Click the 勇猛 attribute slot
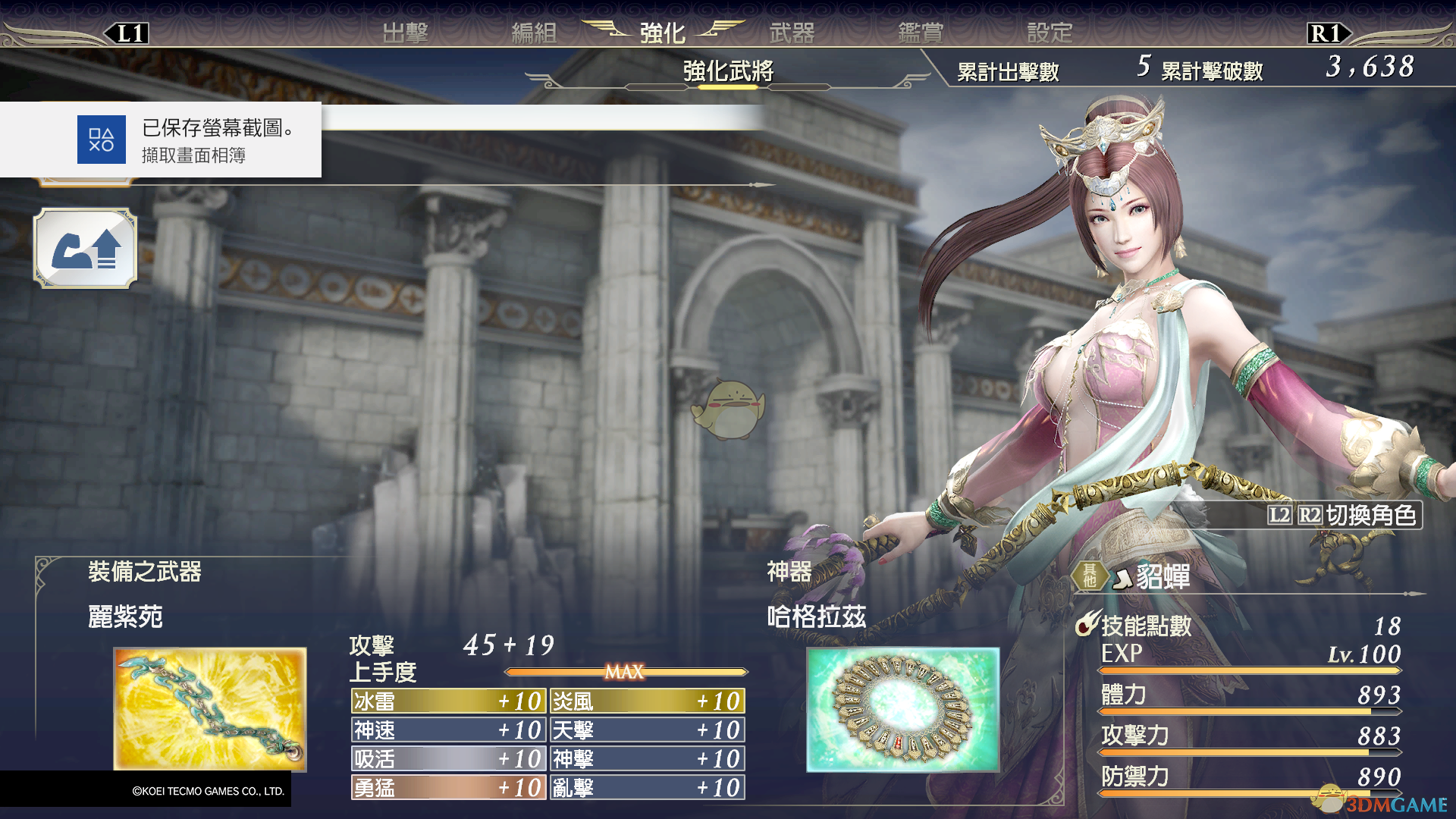1456x819 pixels. point(448,787)
